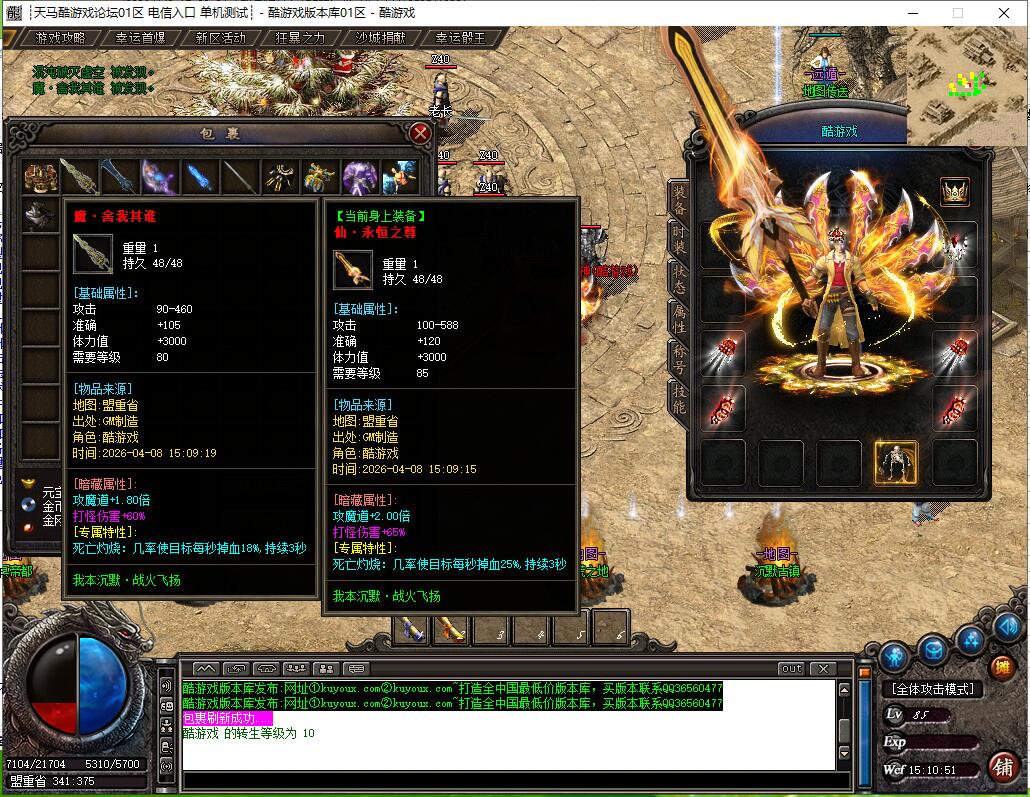
Task: Open the 状态 status tab
Action: (679, 279)
